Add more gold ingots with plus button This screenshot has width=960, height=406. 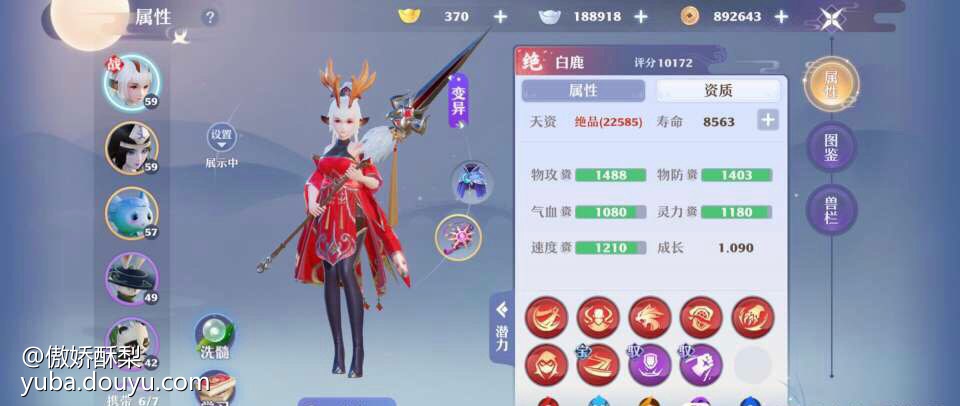tap(500, 17)
